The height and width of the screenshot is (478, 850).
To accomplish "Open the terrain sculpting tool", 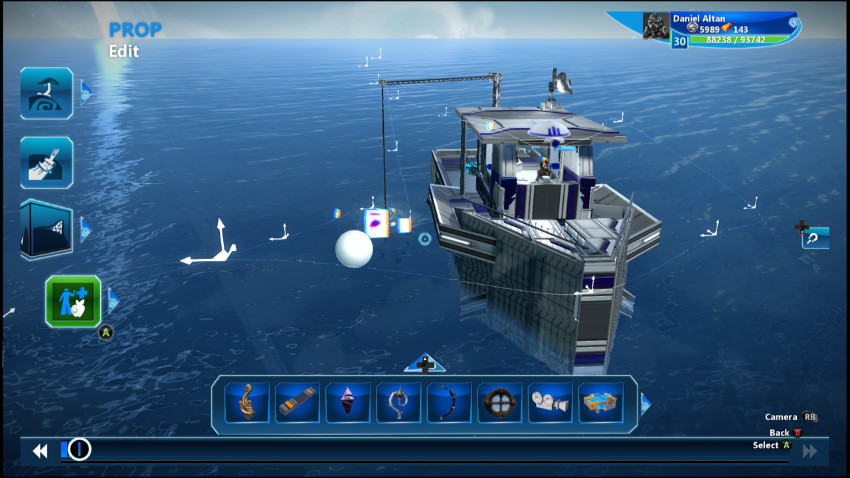I will [x=46, y=93].
